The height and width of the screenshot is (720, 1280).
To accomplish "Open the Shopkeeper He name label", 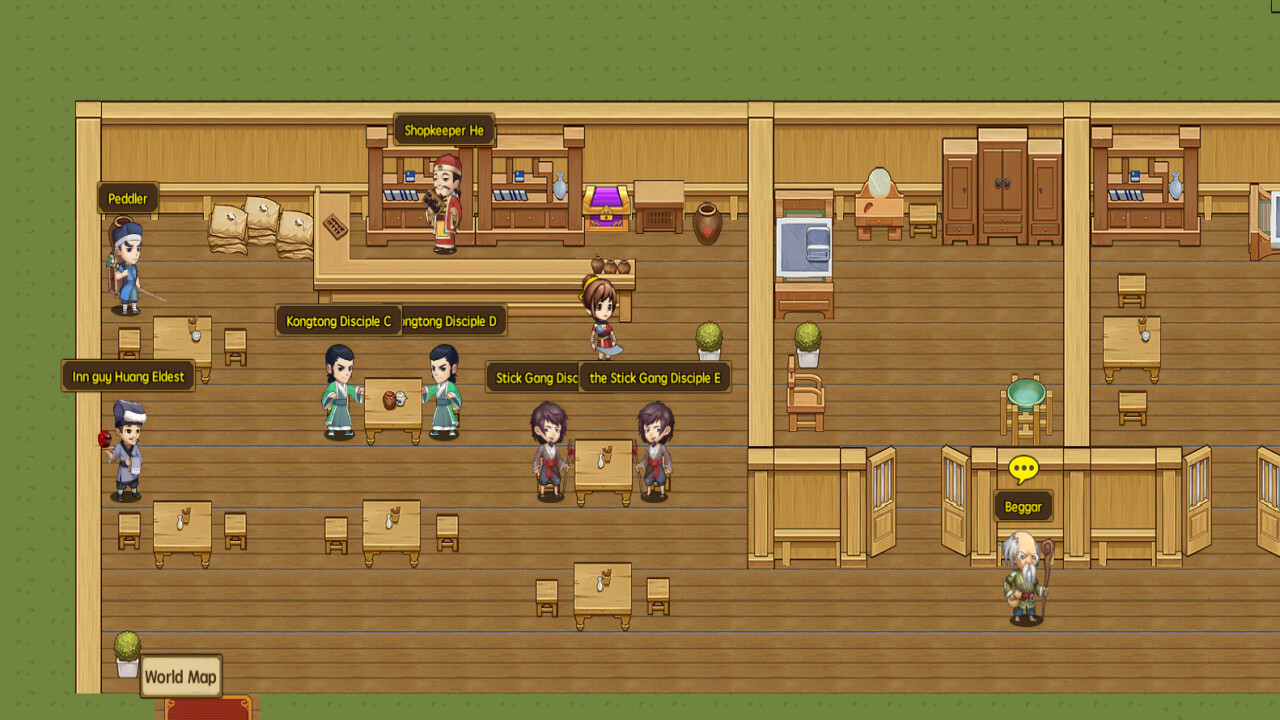I will (x=444, y=129).
